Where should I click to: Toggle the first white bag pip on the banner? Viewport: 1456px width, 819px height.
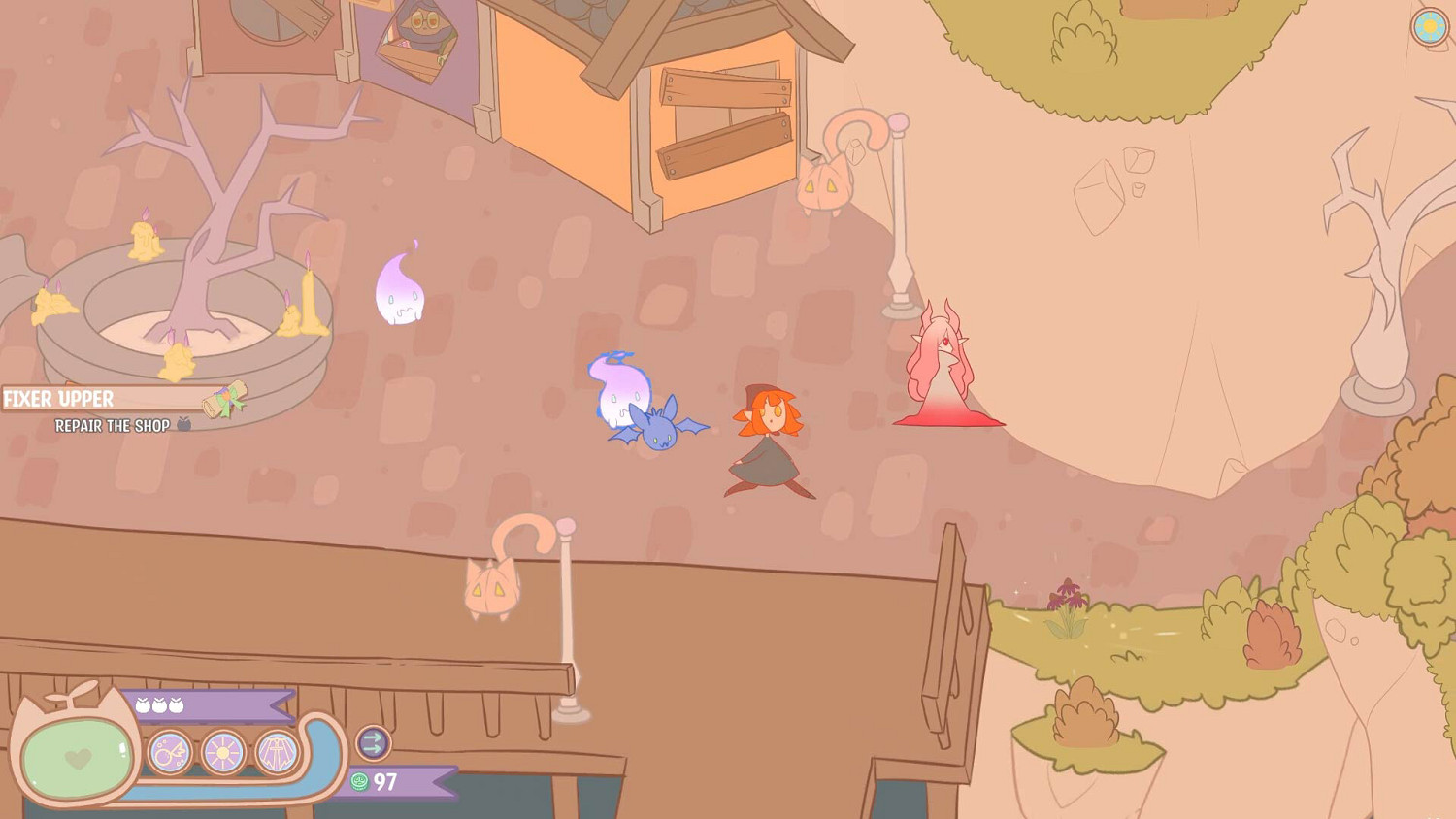point(143,704)
